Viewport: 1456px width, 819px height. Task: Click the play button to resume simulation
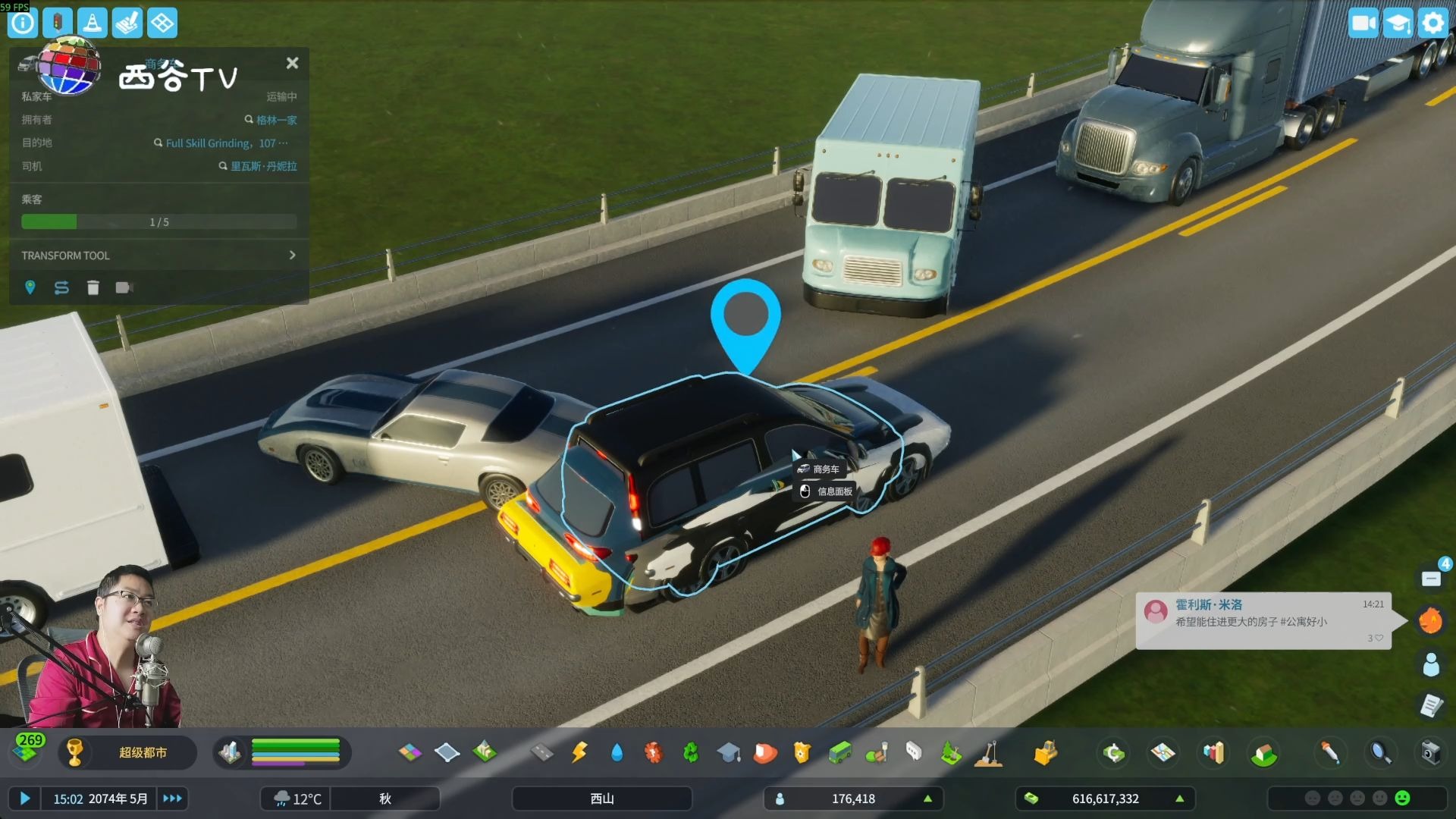pyautogui.click(x=25, y=799)
